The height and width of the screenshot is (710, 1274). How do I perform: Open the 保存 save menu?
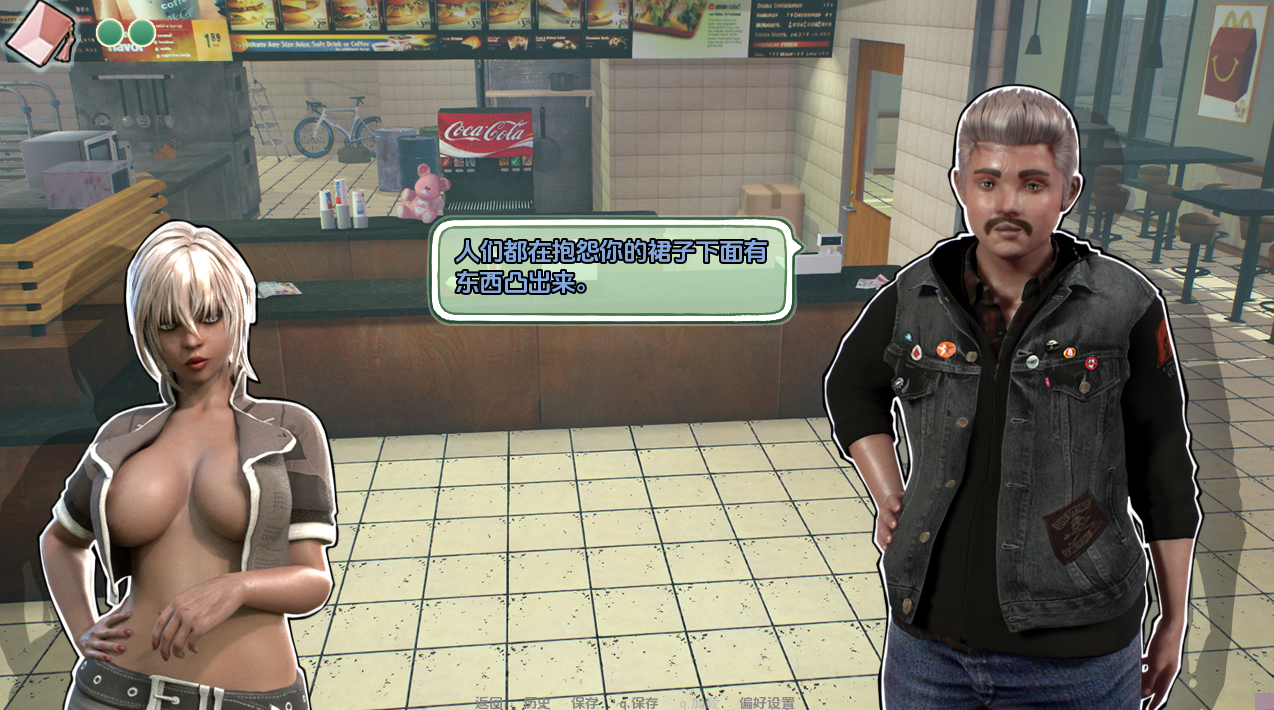coord(586,703)
